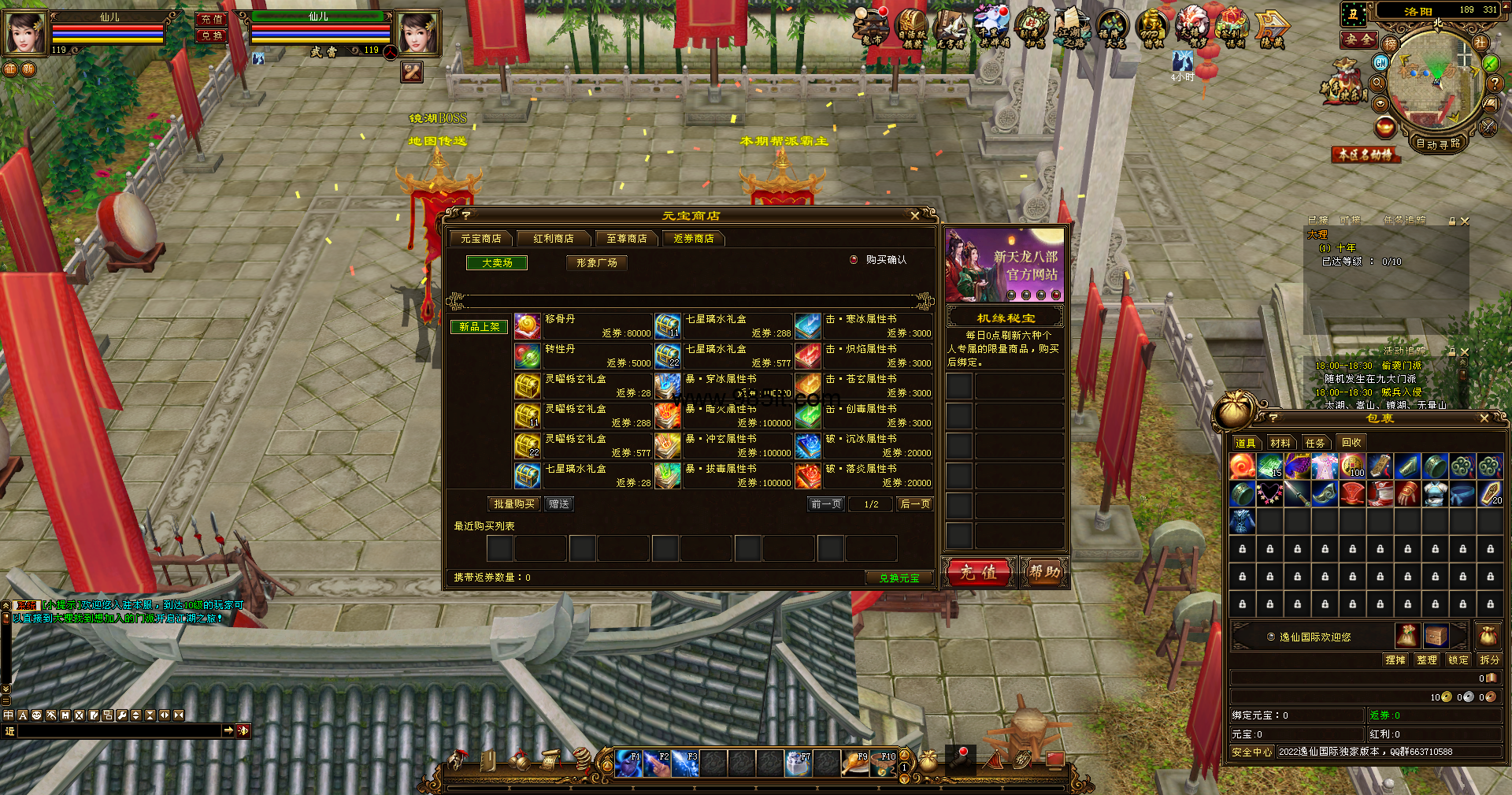Select the 返券商店 tab

point(693,239)
